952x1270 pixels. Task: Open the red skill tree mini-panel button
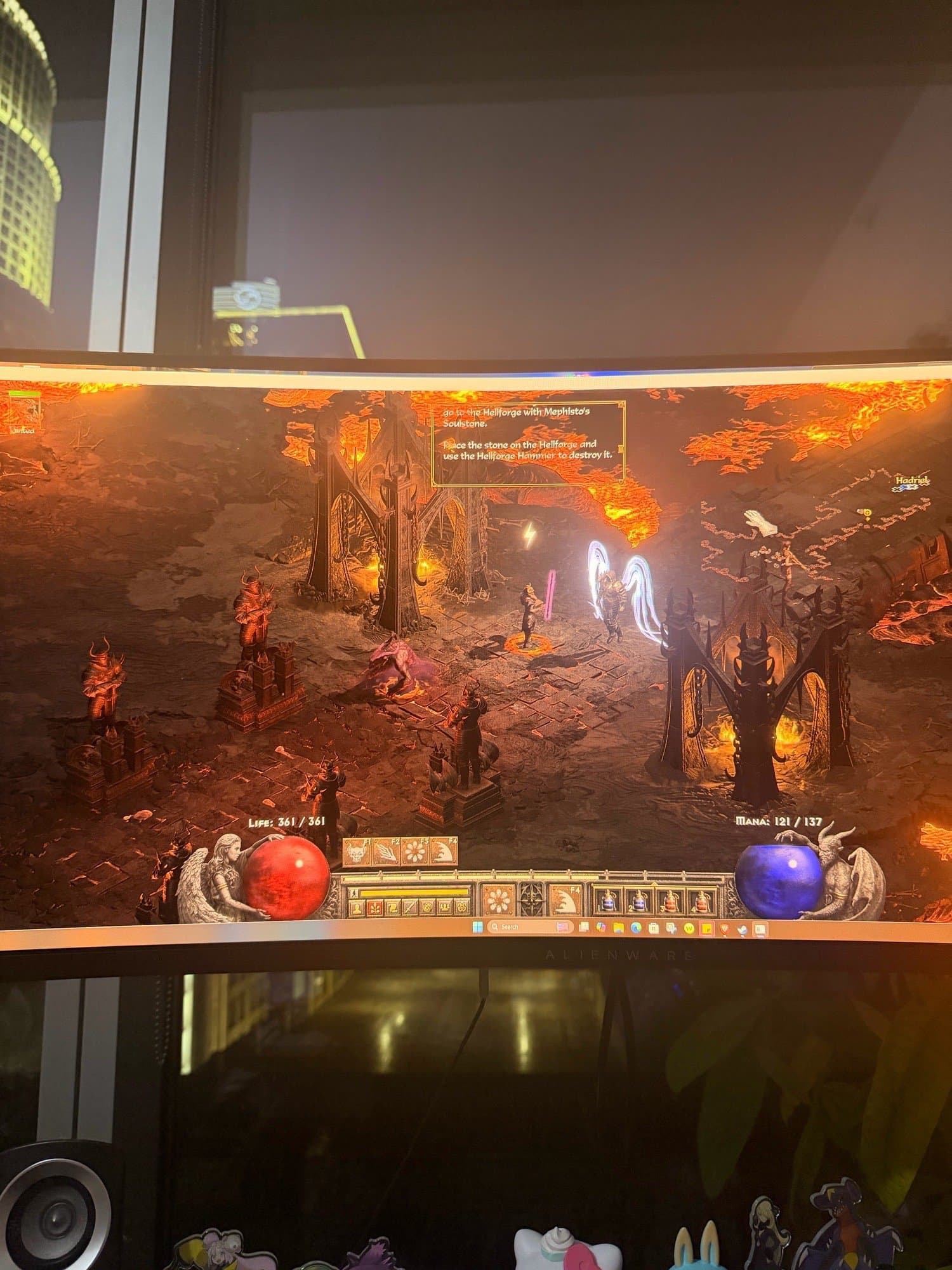(x=376, y=907)
